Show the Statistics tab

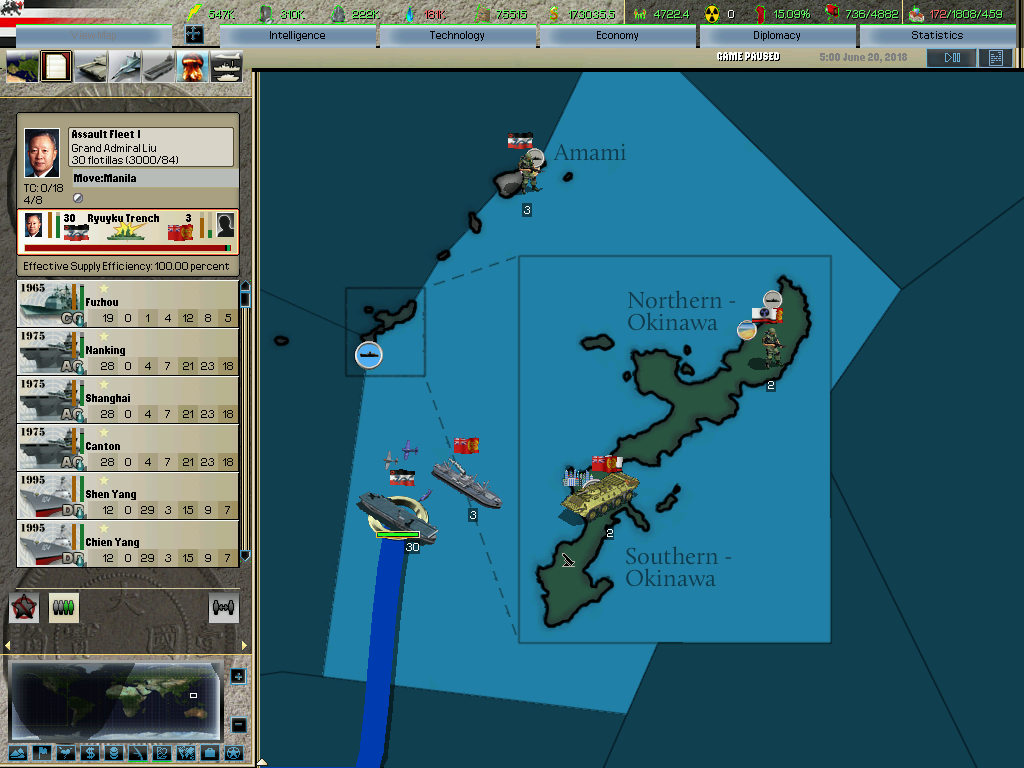pos(937,35)
